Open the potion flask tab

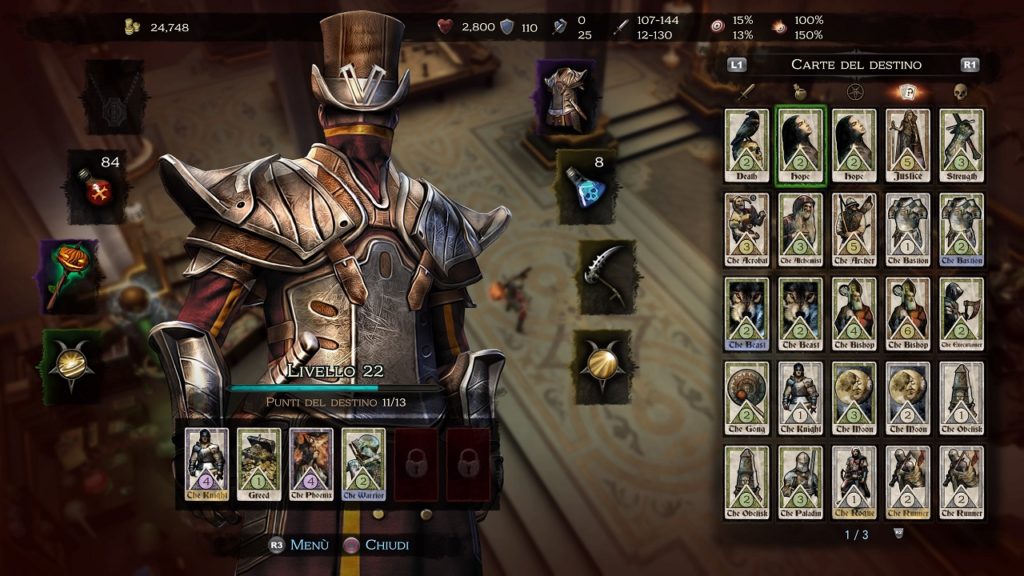click(x=800, y=93)
